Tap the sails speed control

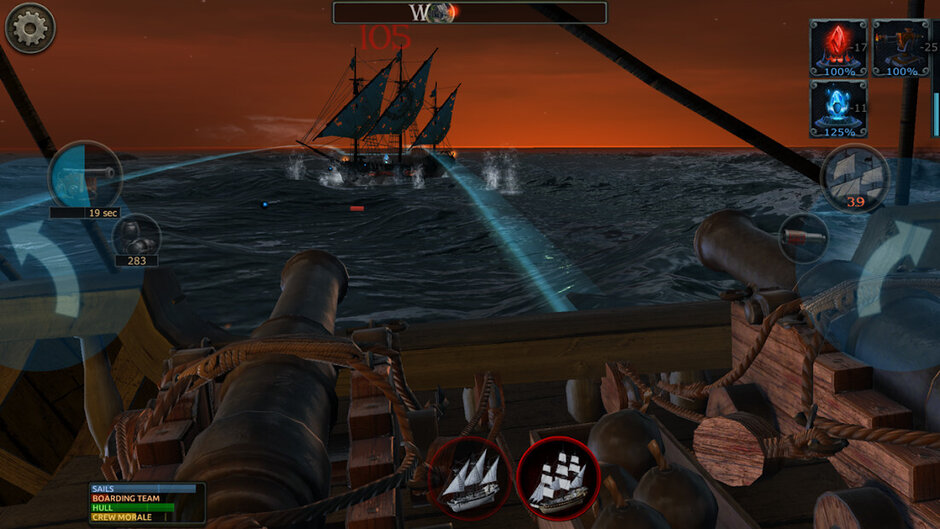pyautogui.click(x=855, y=178)
